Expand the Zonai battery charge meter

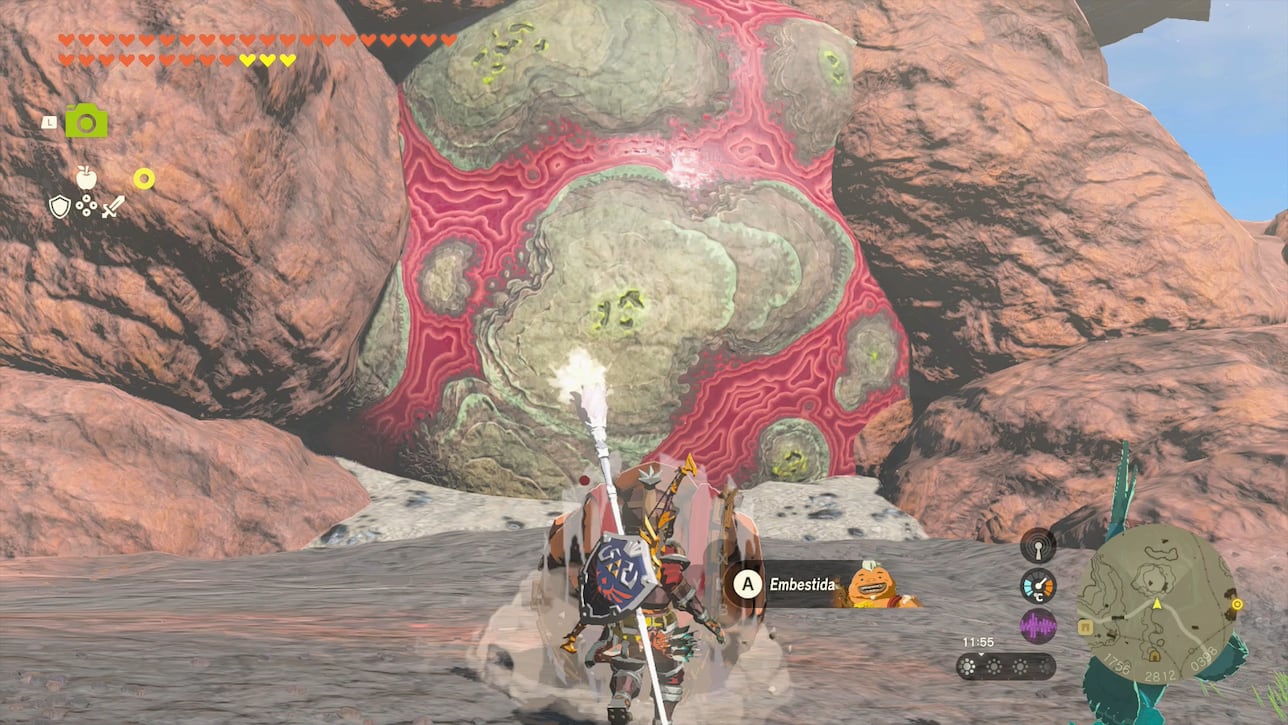point(1007,667)
